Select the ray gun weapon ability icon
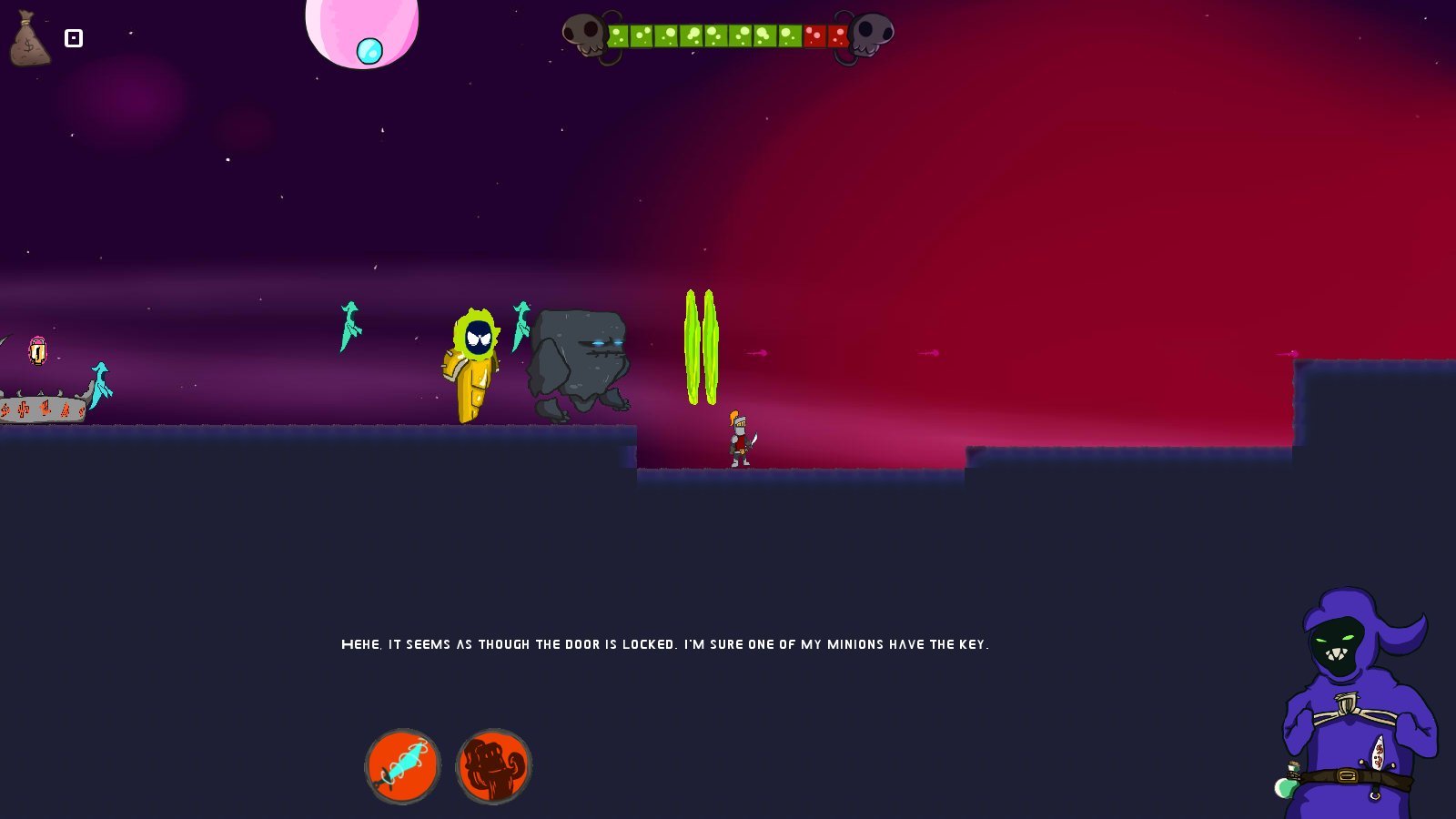Screen dimensions: 1456x819 tap(403, 765)
